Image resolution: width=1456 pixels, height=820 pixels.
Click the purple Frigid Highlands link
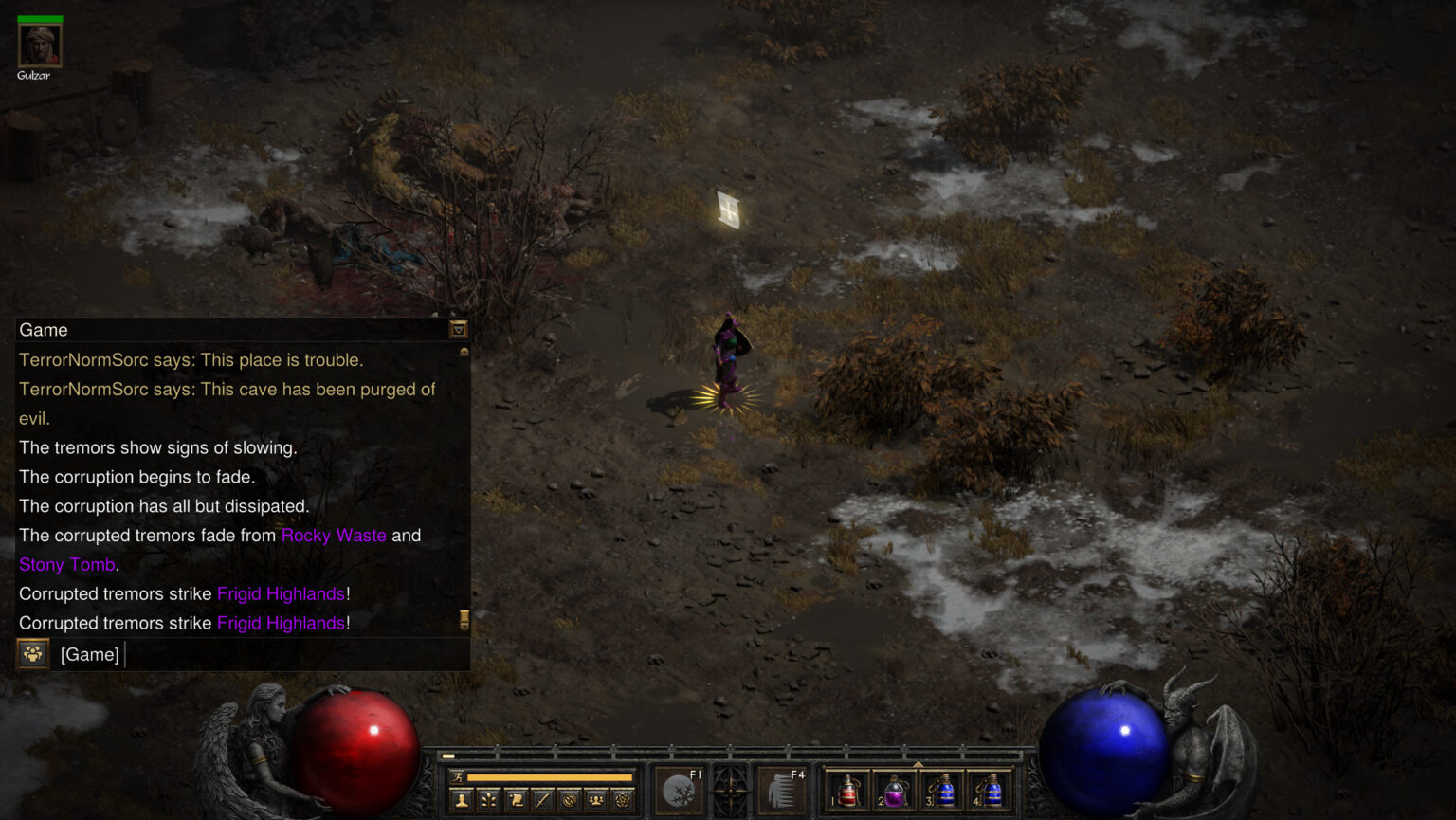pos(284,593)
